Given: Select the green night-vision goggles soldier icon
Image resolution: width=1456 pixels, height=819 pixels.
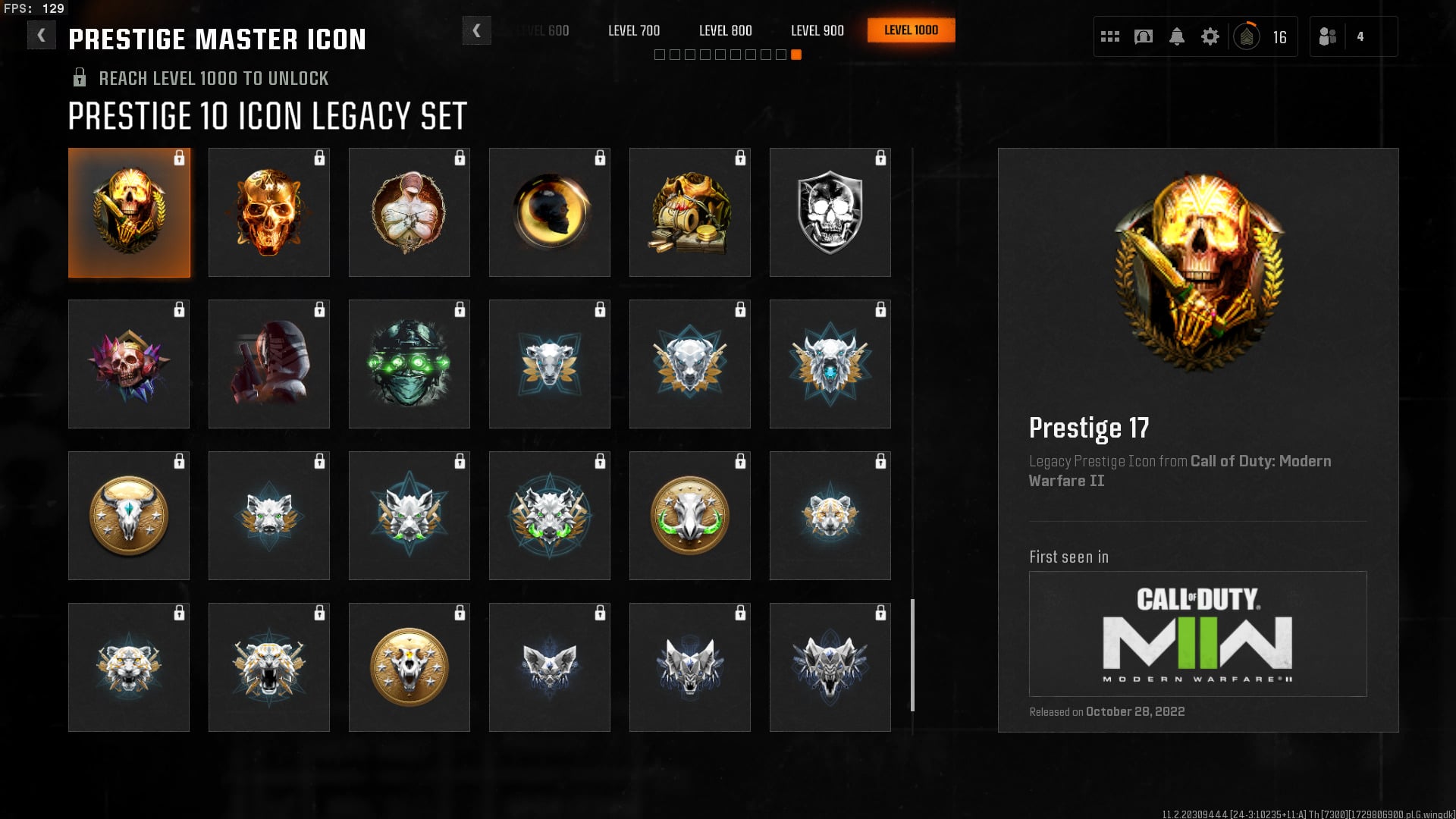Looking at the screenshot, I should (x=409, y=364).
